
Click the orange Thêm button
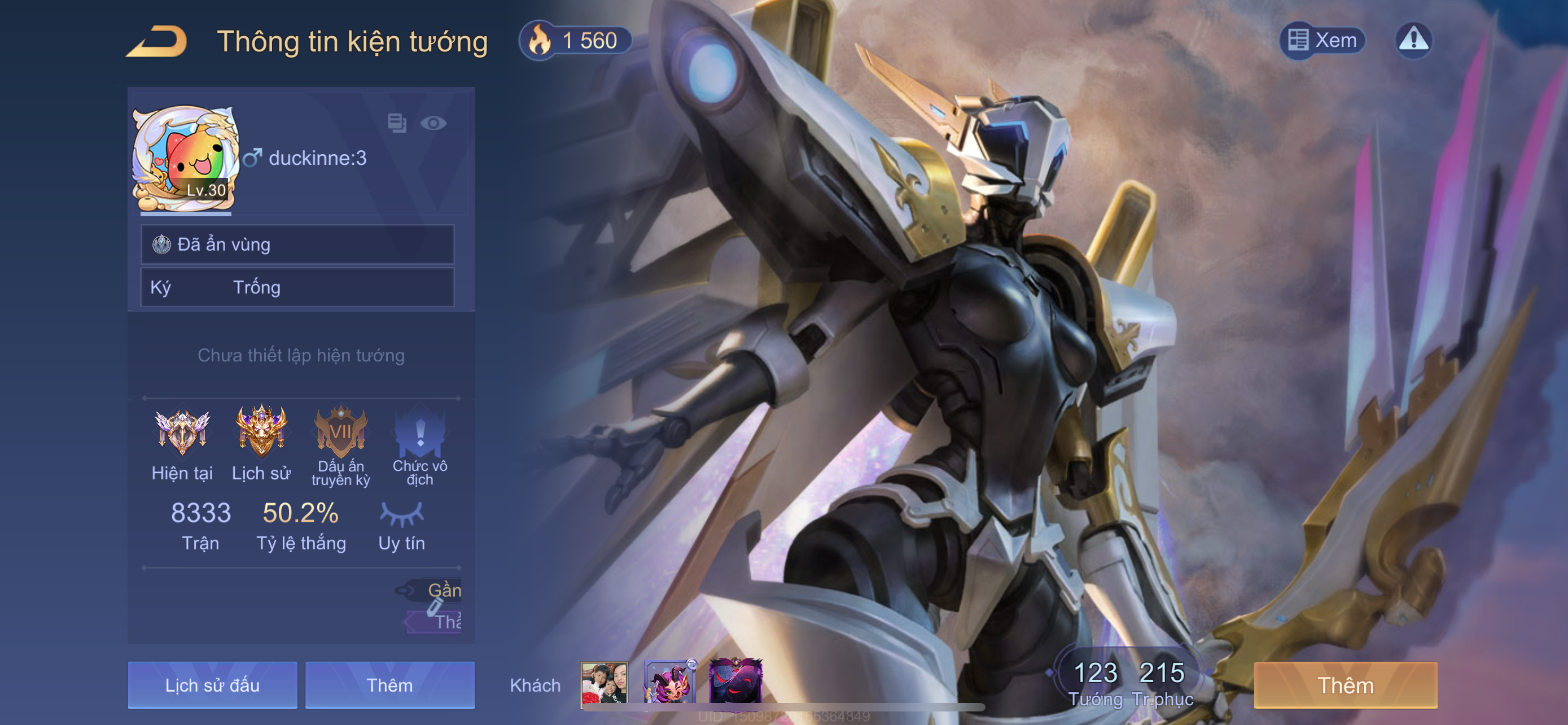(x=1345, y=685)
